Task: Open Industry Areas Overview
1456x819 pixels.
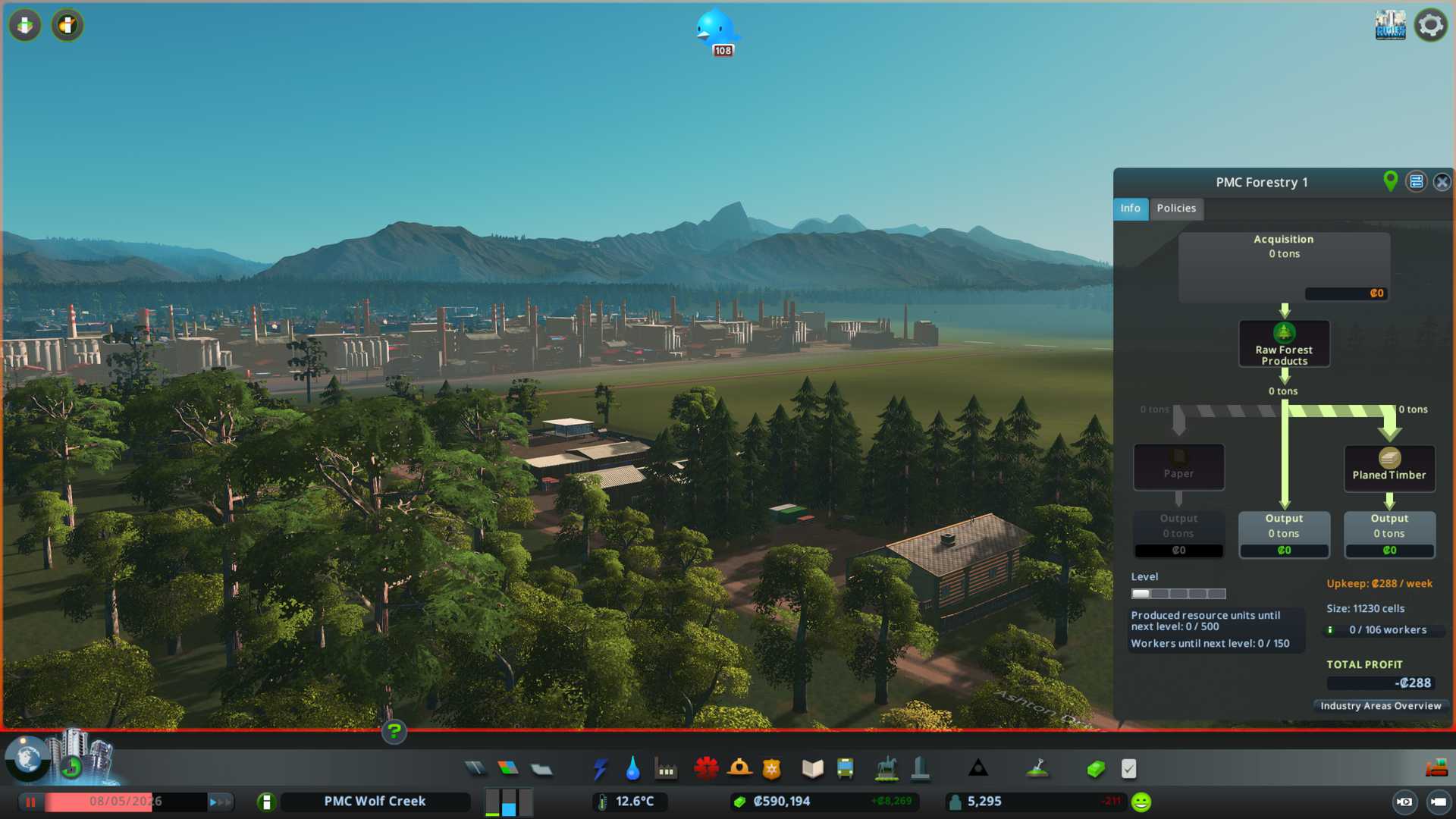Action: click(x=1380, y=706)
